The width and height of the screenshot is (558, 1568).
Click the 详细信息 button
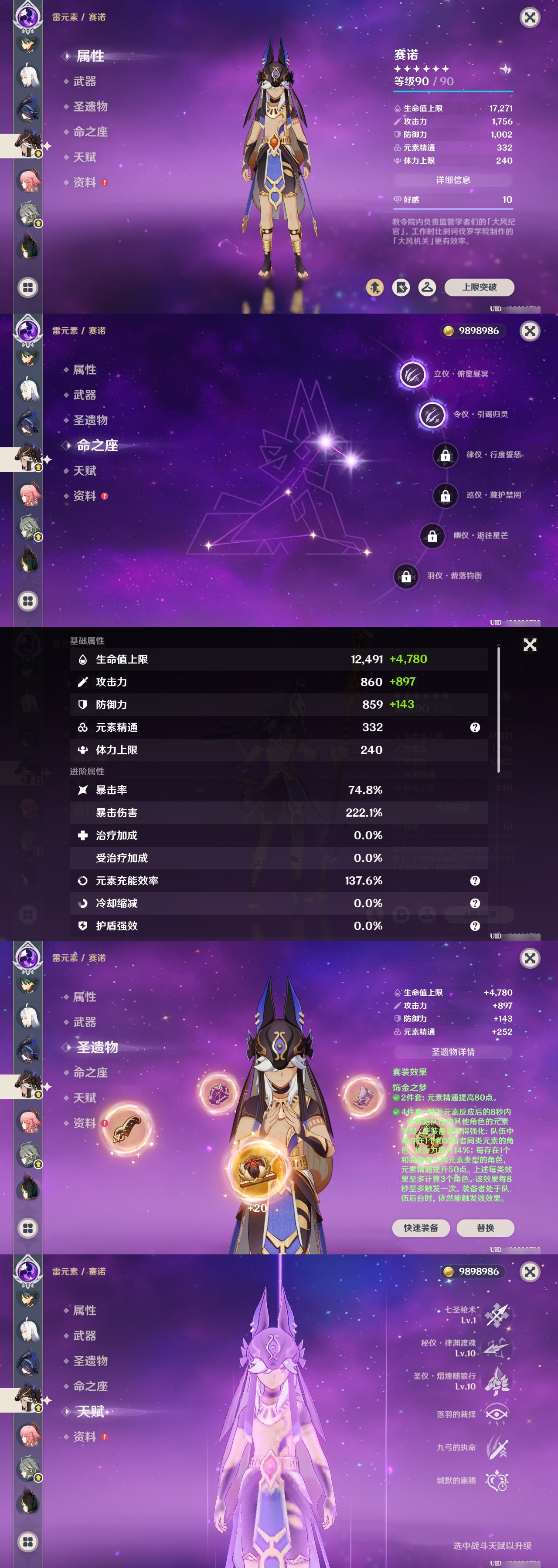[453, 179]
